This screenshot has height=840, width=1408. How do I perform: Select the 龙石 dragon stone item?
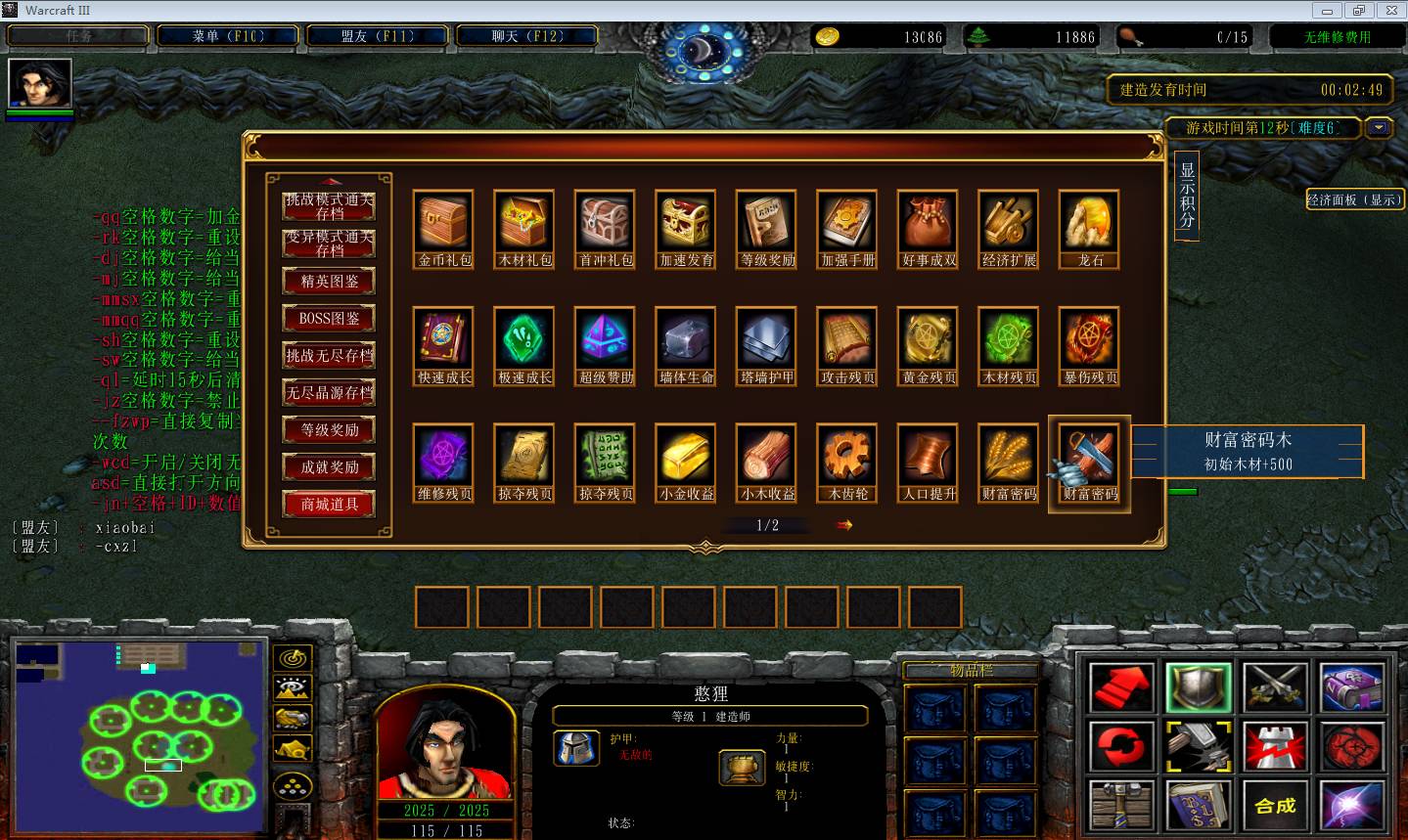[x=1089, y=221]
